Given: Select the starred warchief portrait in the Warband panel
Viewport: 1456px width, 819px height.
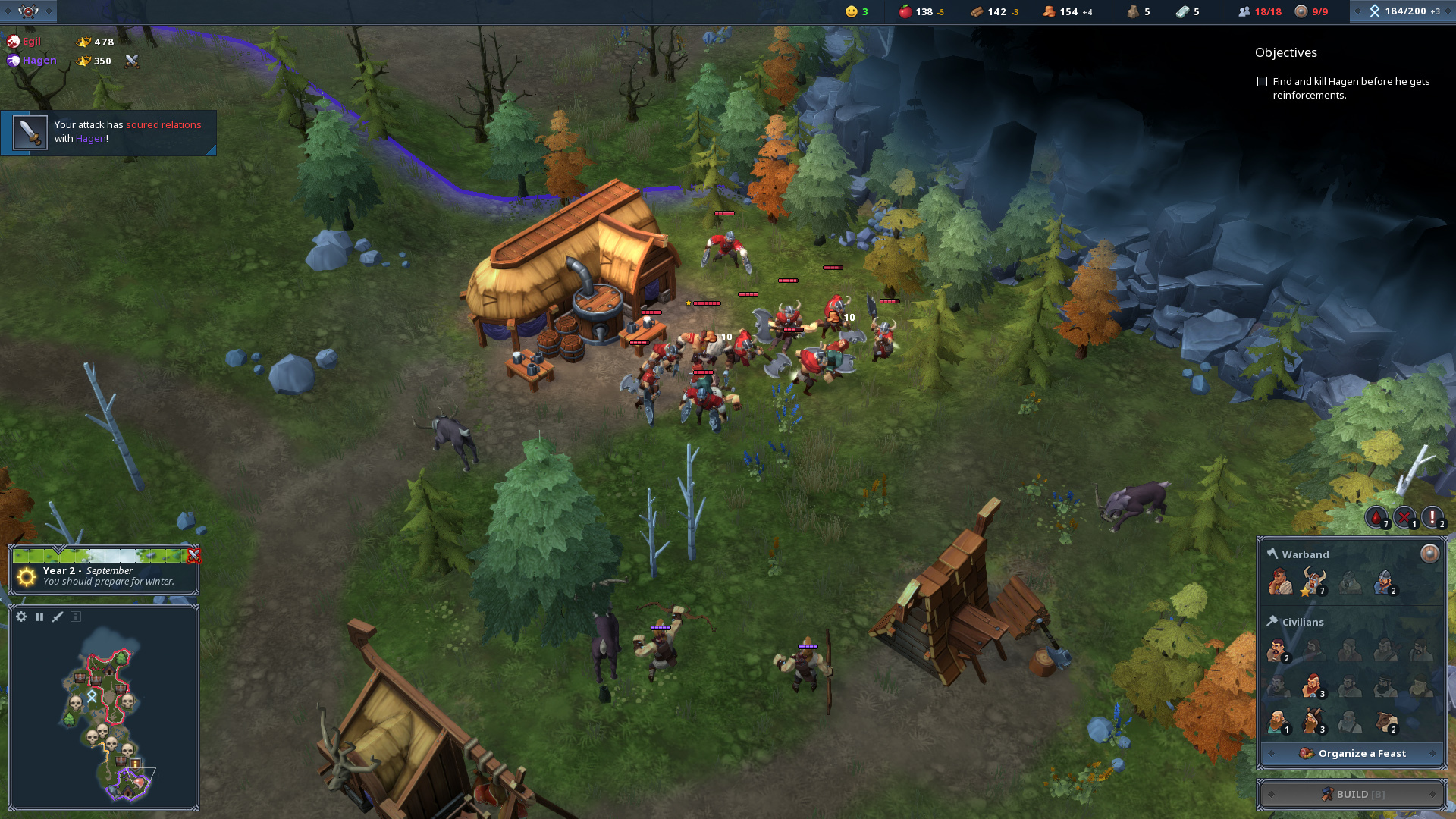Looking at the screenshot, I should pos(1313,581).
